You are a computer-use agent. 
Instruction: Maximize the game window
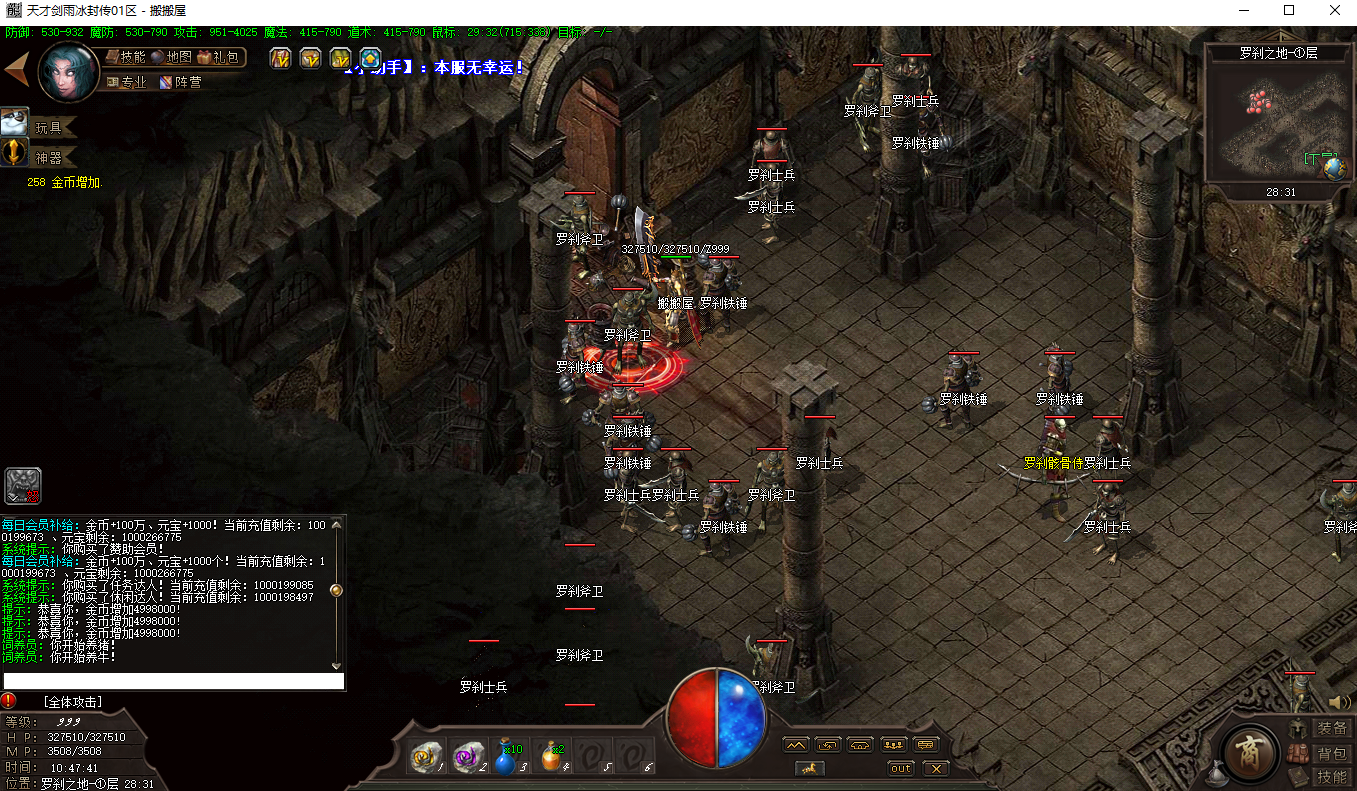point(1289,10)
